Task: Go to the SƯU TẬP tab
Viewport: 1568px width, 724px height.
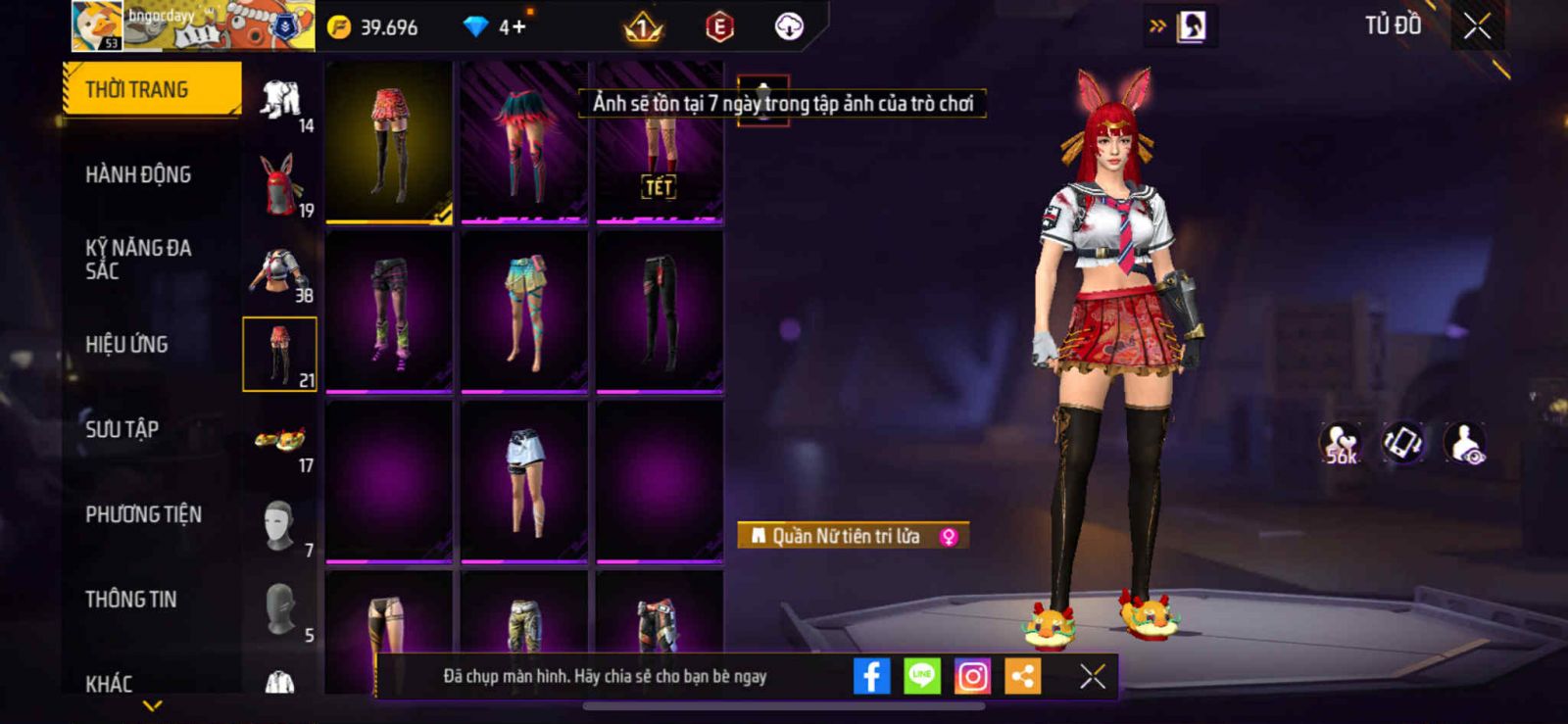Action: coord(122,429)
